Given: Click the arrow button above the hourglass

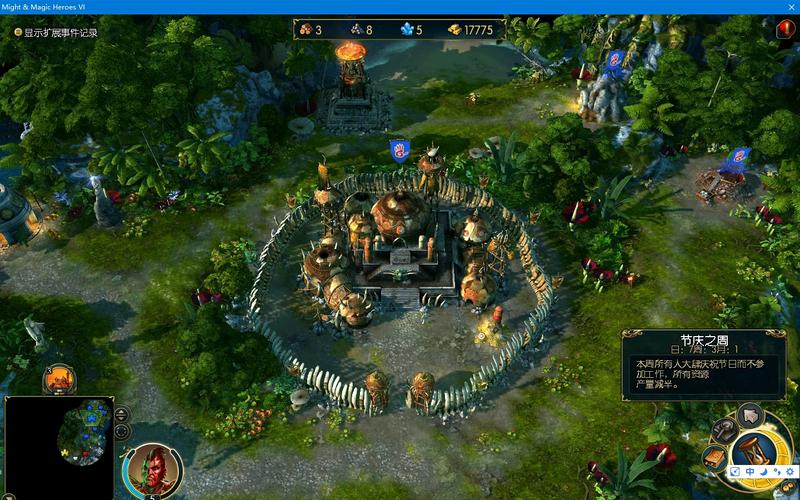Looking at the screenshot, I should (x=750, y=414).
